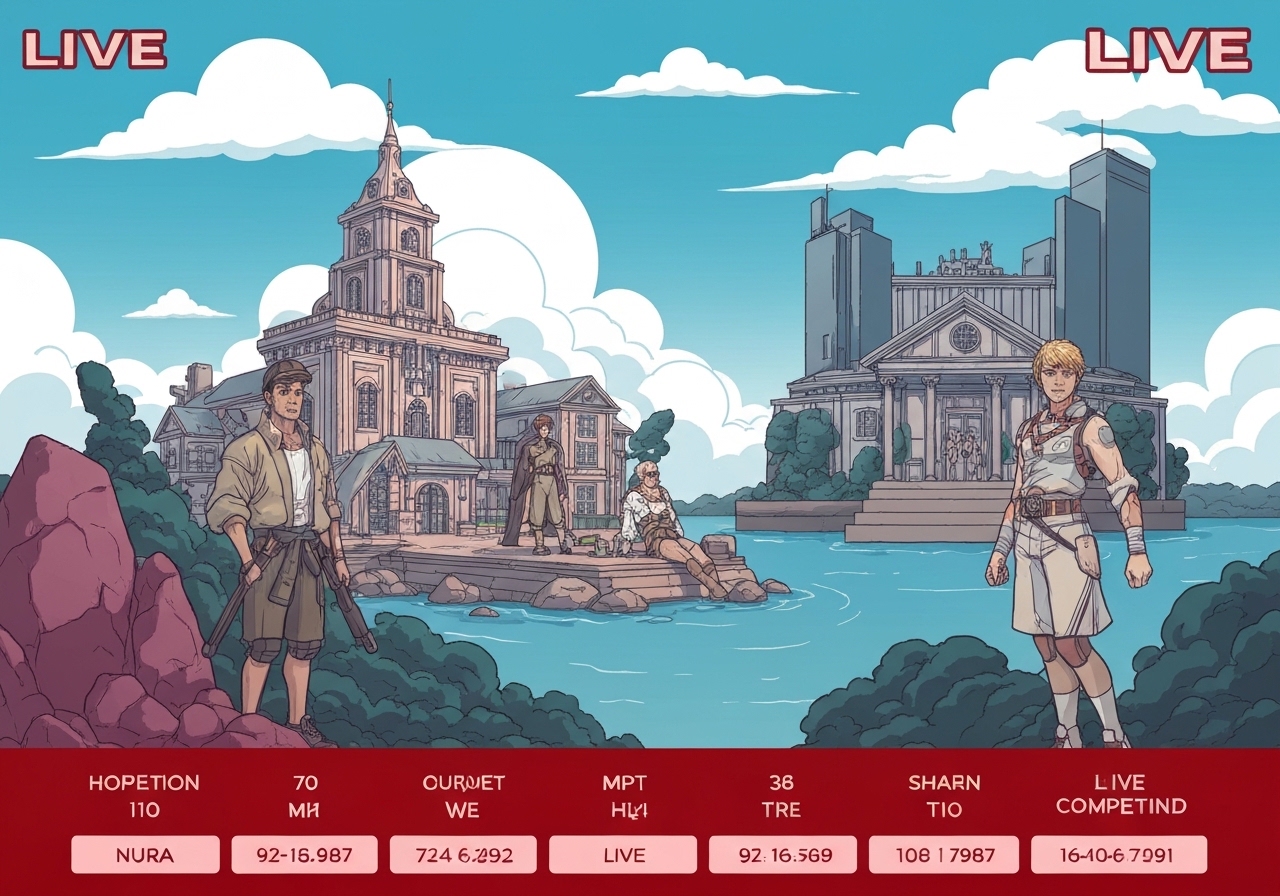Activate the pink LIVE button below MPT

[622, 855]
